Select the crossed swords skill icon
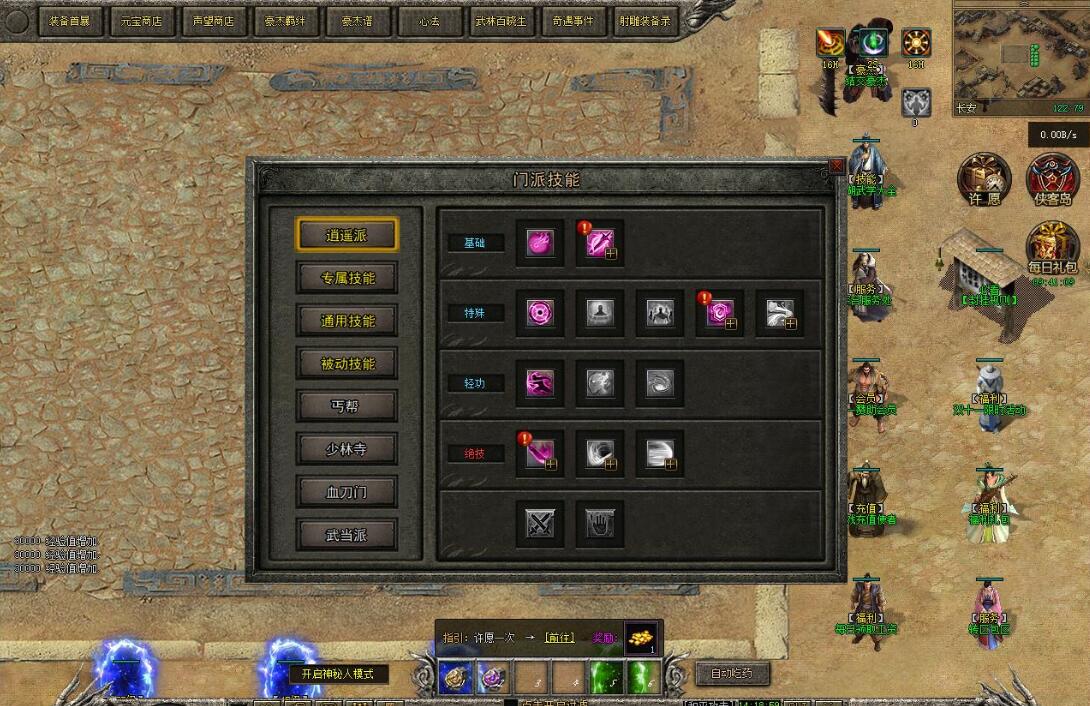Screen dimensions: 1090x706 pos(541,523)
